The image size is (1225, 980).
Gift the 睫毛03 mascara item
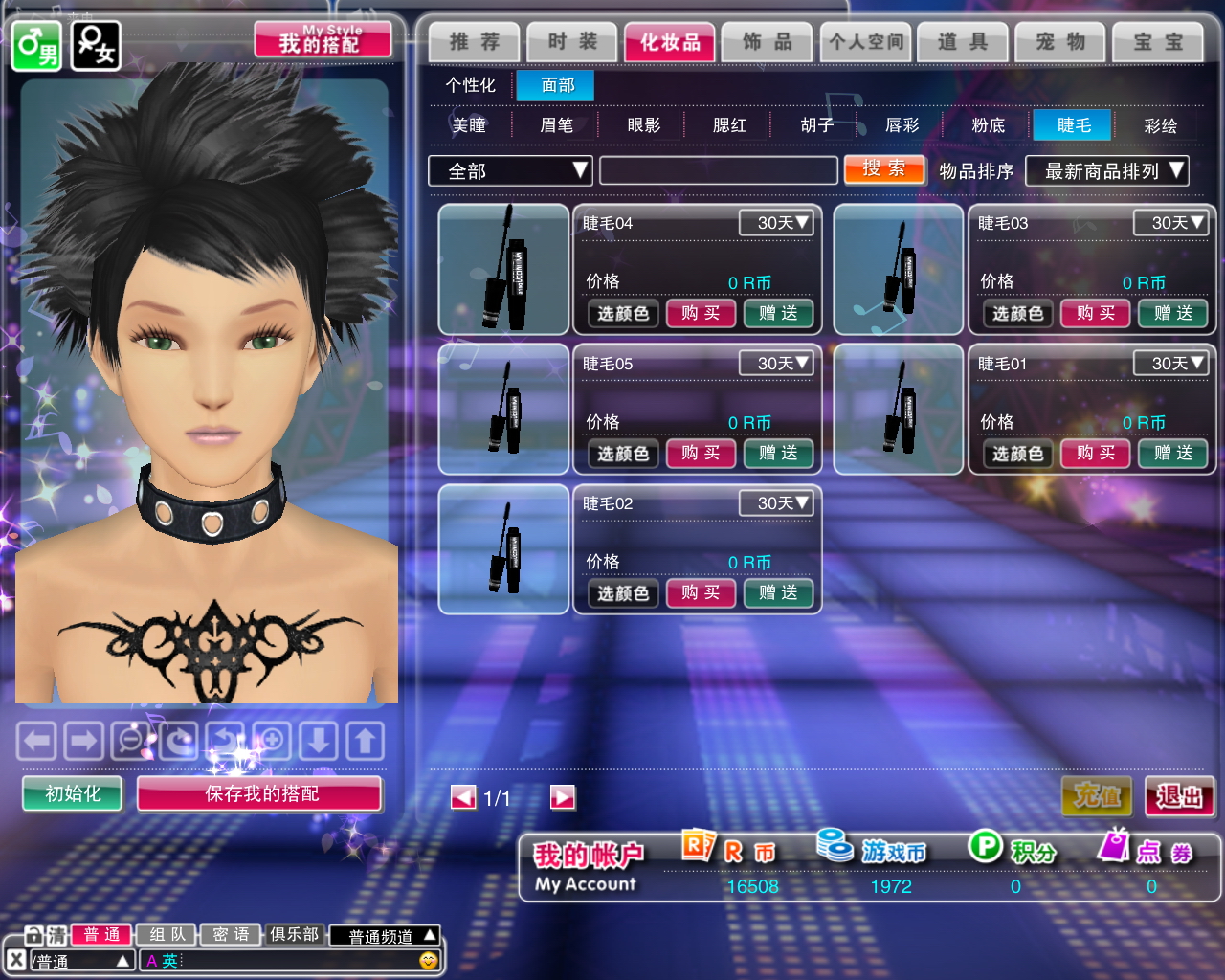[x=1172, y=313]
